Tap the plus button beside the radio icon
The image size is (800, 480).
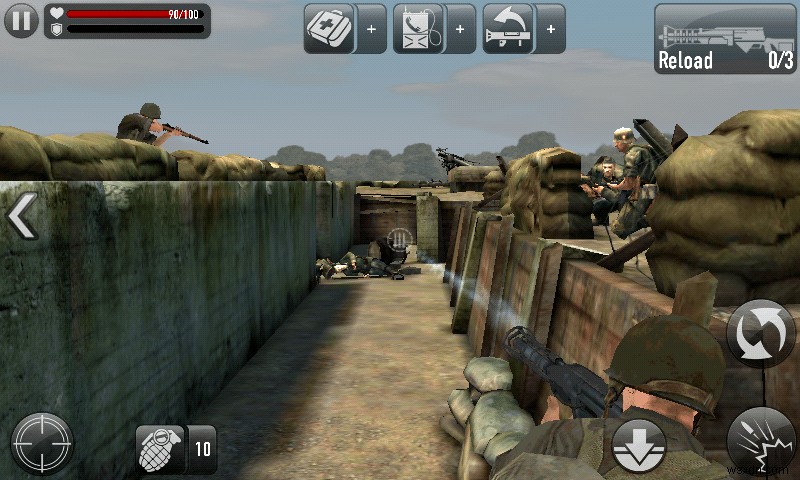(x=461, y=29)
